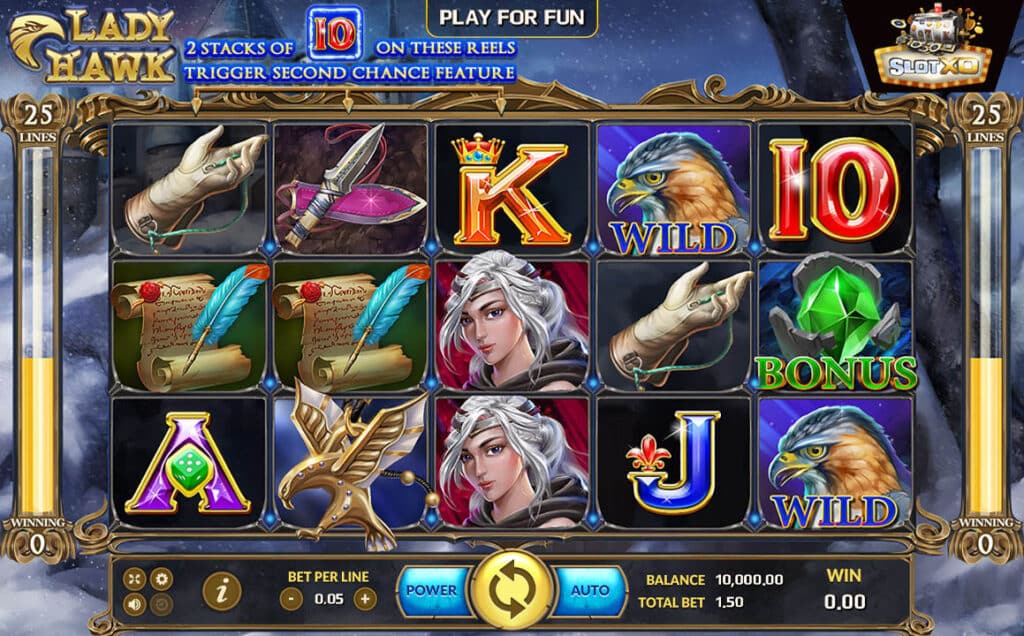Spin the reels with the gold button
Viewport: 1024px width, 636px height.
(x=512, y=591)
